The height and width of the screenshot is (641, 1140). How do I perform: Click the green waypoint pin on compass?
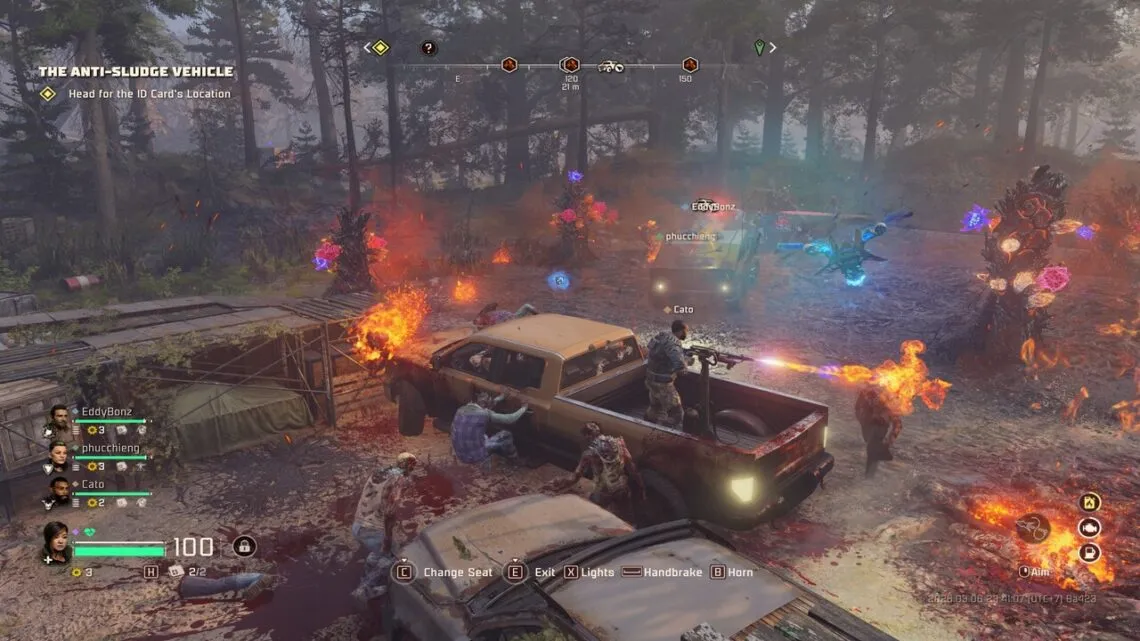[759, 47]
